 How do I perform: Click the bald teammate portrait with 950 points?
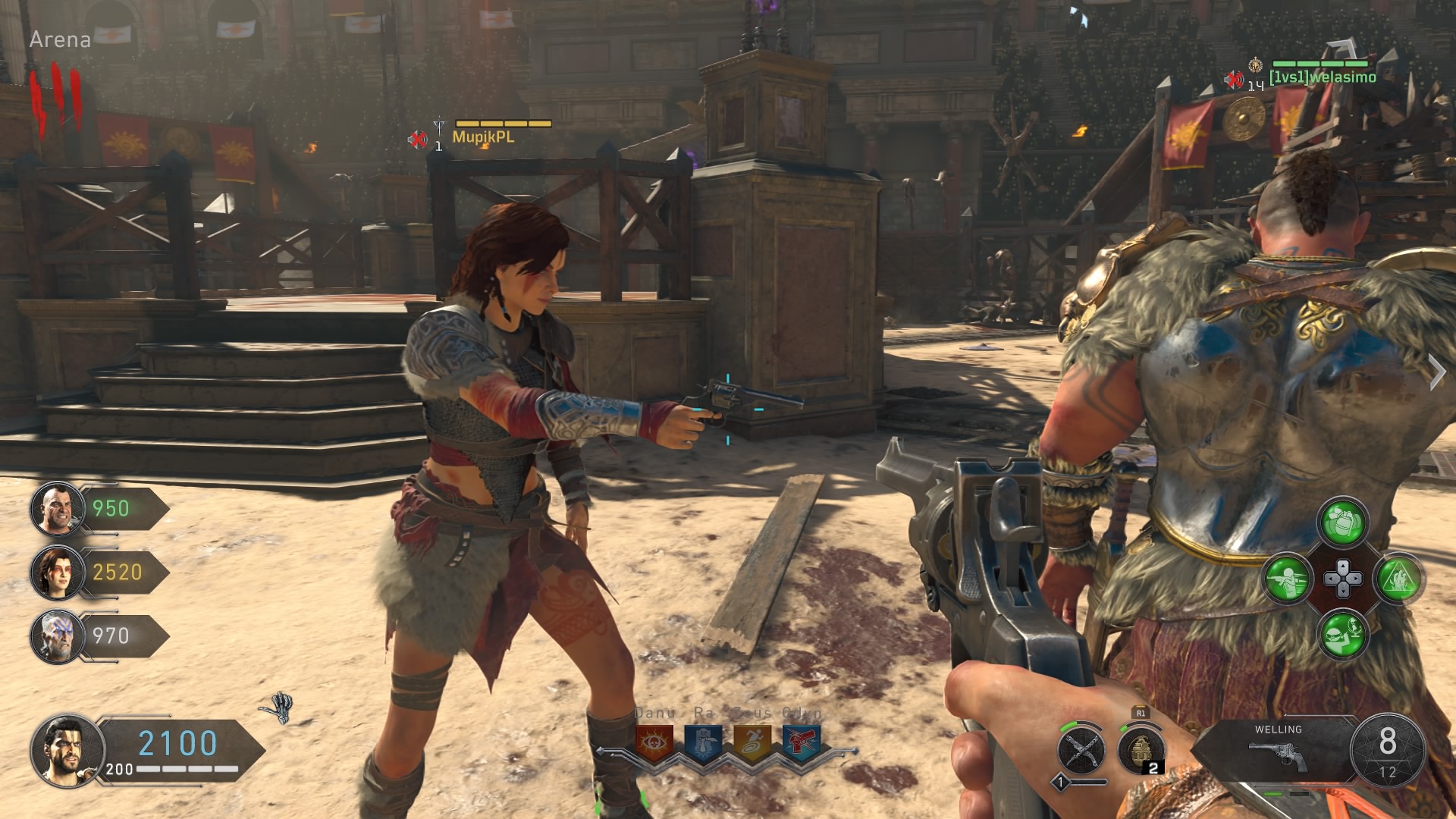coord(57,509)
